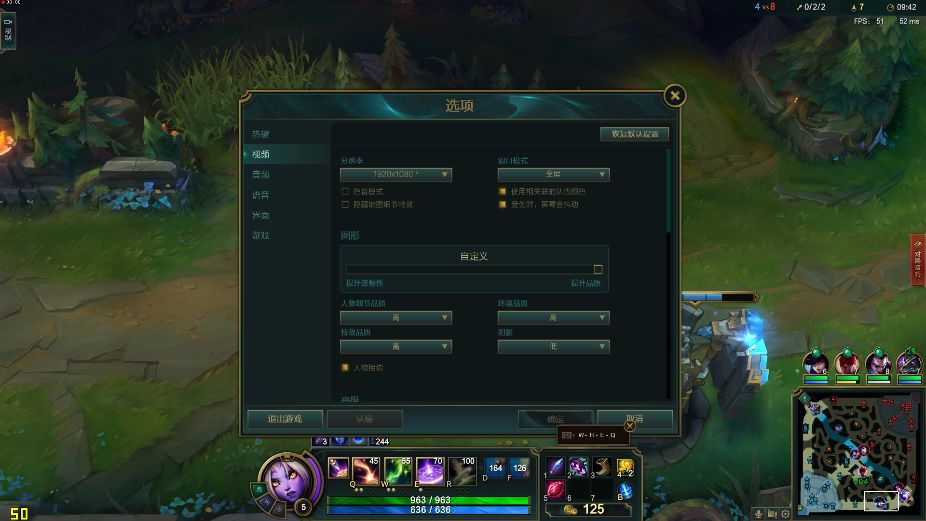The height and width of the screenshot is (521, 926).
Task: Select the 界面 interface tab
Action: tap(261, 215)
